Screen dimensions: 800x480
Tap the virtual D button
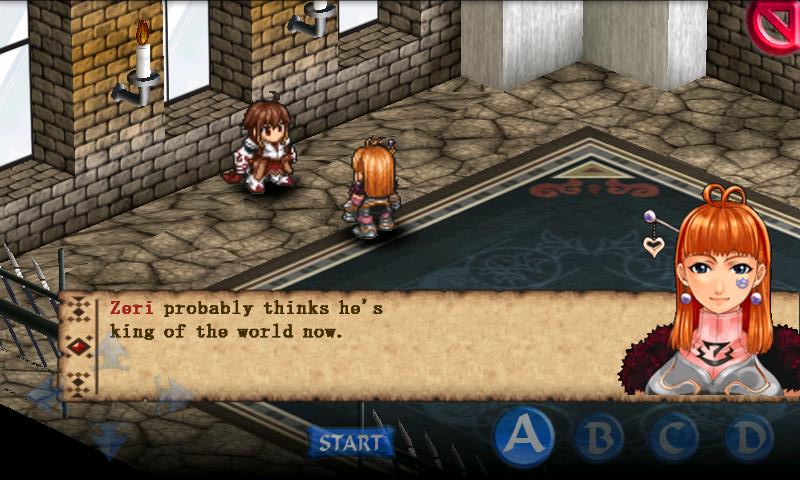coord(748,437)
